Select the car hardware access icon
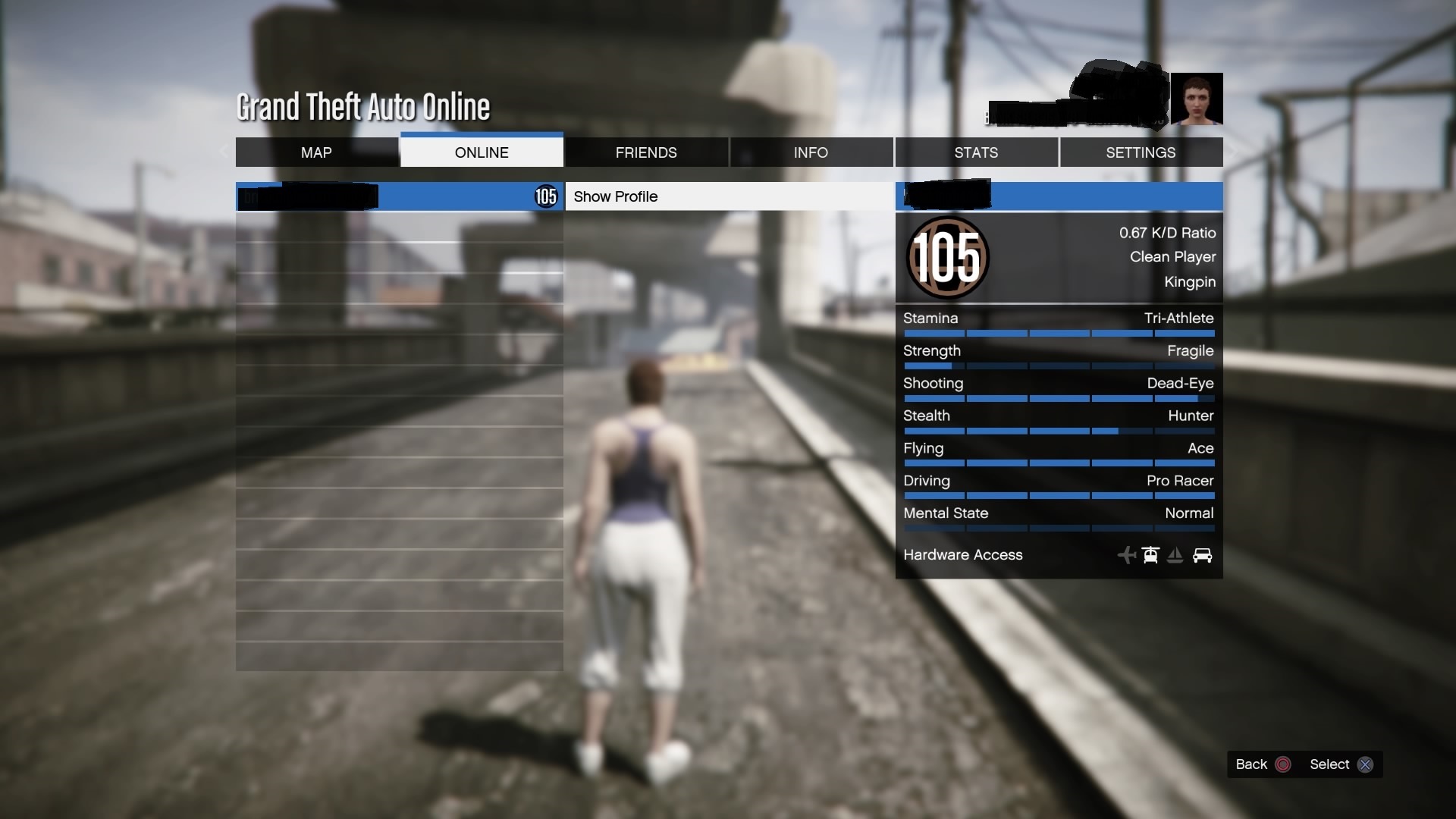1456x819 pixels. 1203,555
